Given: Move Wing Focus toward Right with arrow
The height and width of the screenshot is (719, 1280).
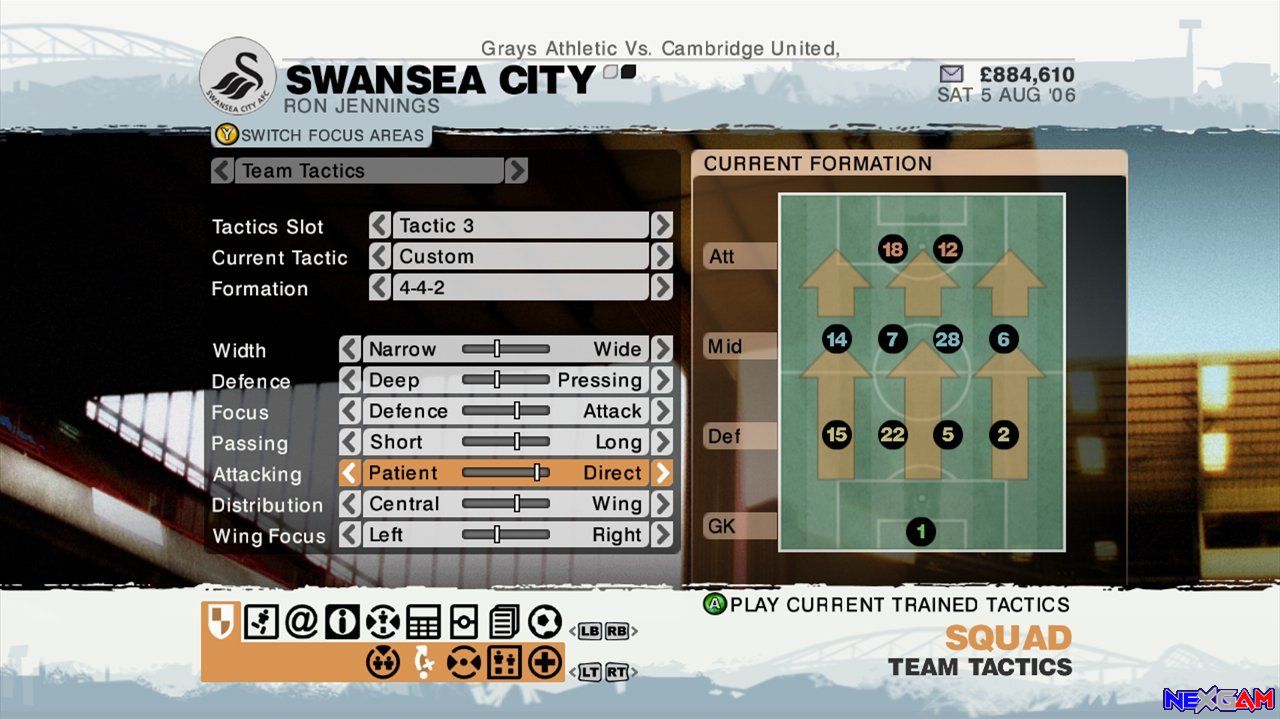Looking at the screenshot, I should [662, 535].
